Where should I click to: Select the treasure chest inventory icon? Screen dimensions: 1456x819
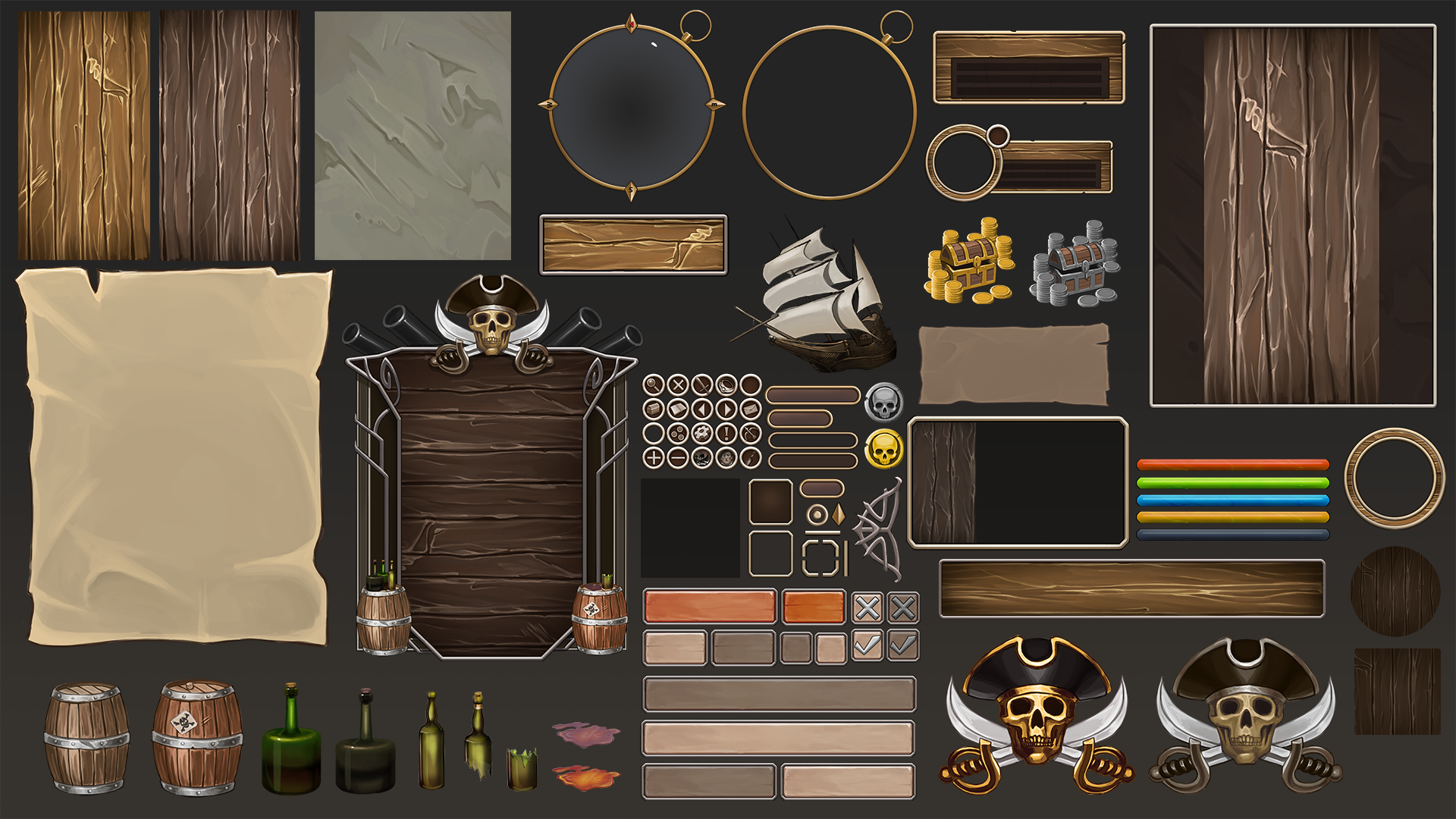(654, 409)
